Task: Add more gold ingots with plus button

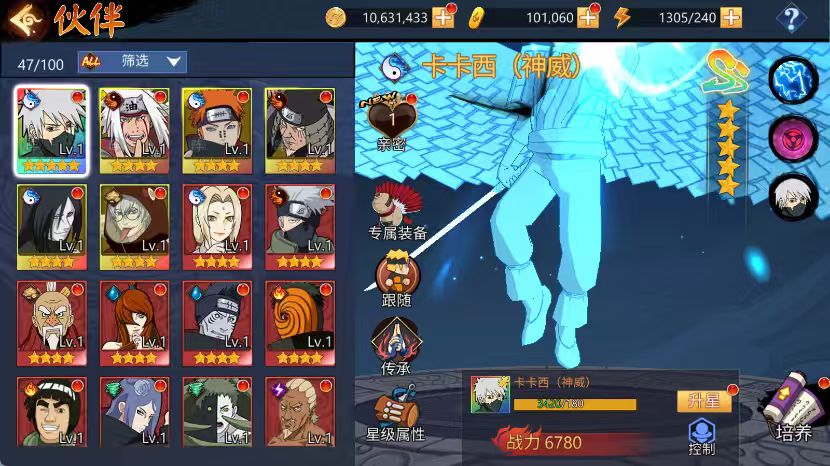Action: (588, 17)
